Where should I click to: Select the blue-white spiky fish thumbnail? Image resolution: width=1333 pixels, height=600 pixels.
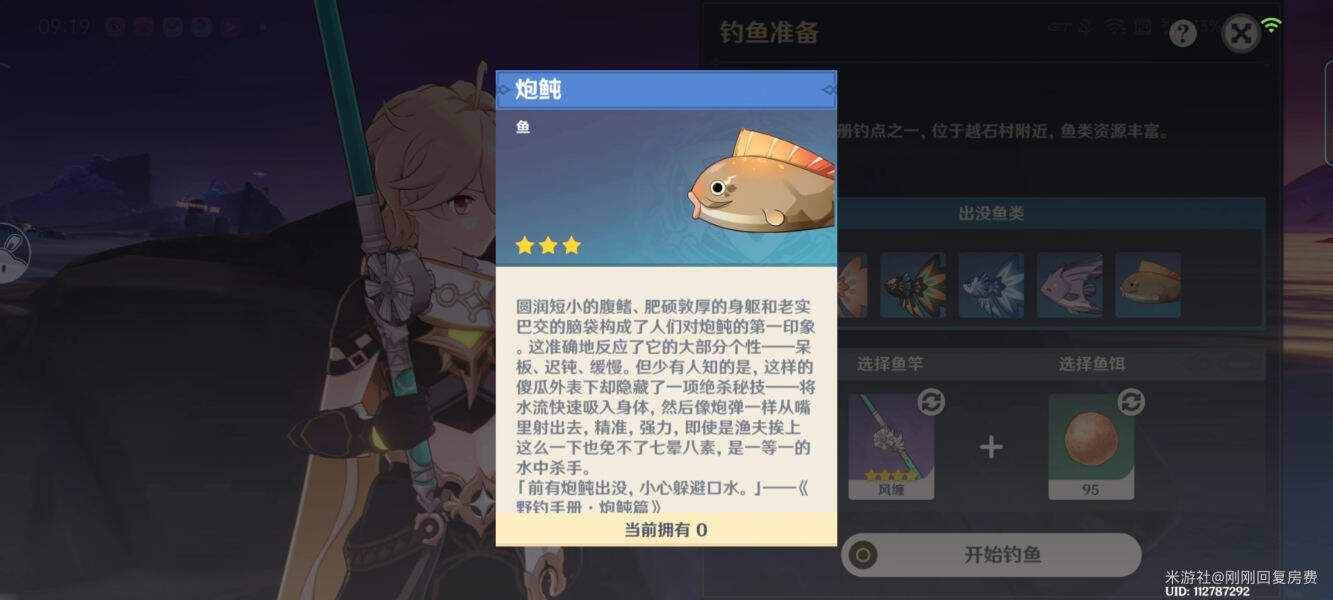pyautogui.click(x=991, y=285)
